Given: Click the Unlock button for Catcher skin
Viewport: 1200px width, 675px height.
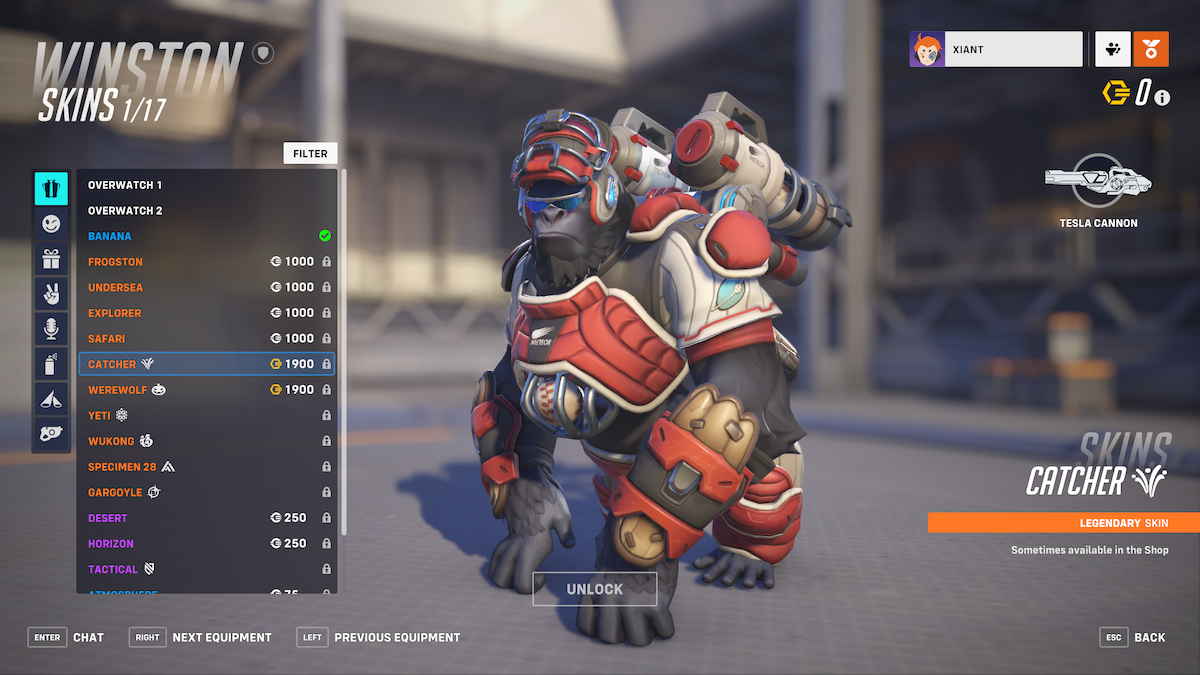Looking at the screenshot, I should pyautogui.click(x=594, y=589).
